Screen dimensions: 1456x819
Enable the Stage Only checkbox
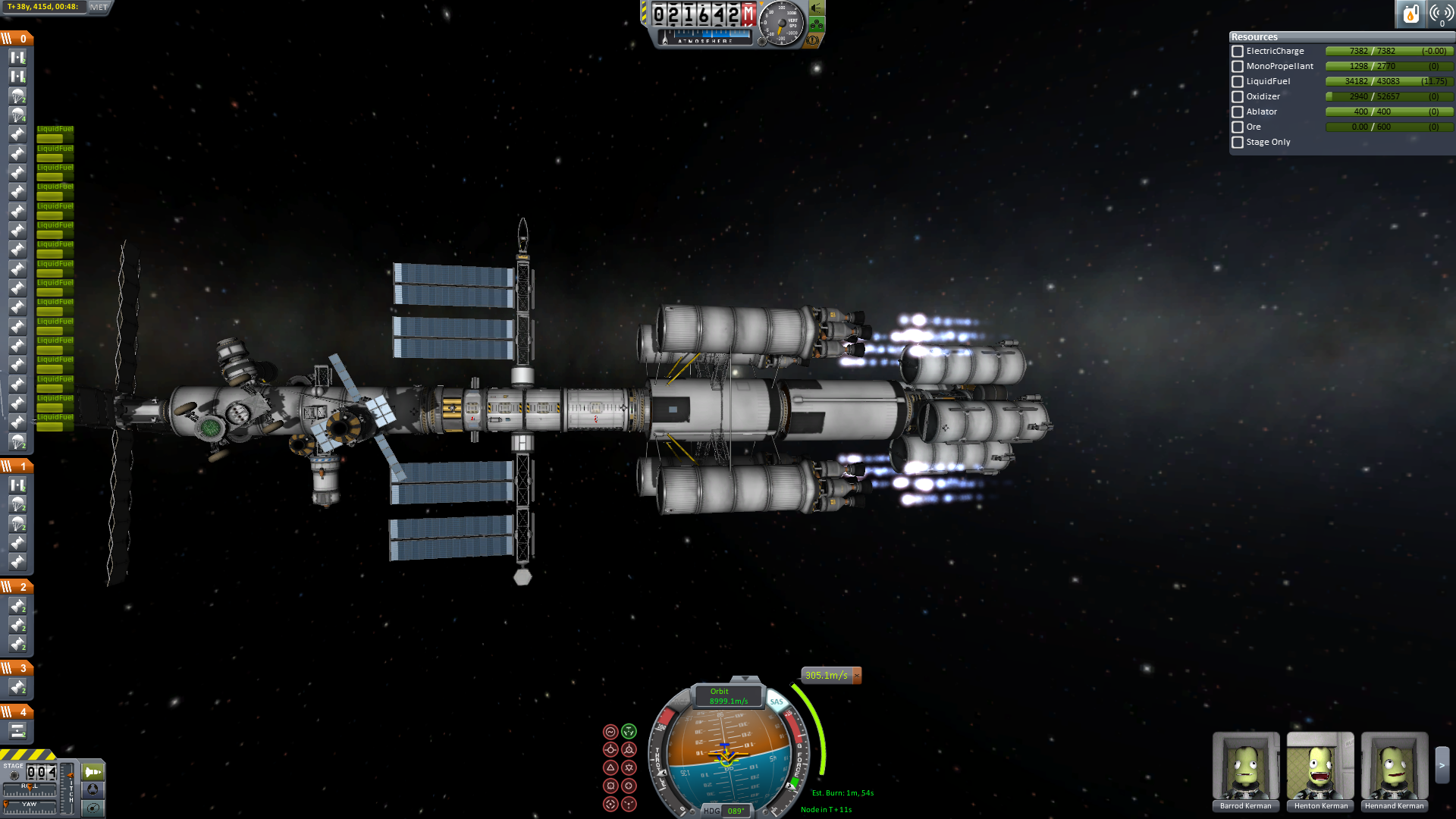[x=1238, y=143]
